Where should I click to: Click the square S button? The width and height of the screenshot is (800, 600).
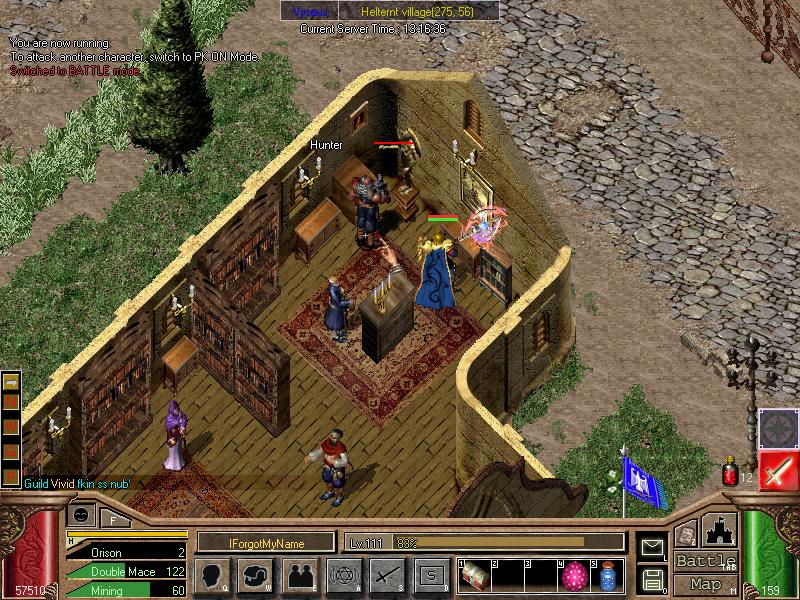(x=430, y=575)
